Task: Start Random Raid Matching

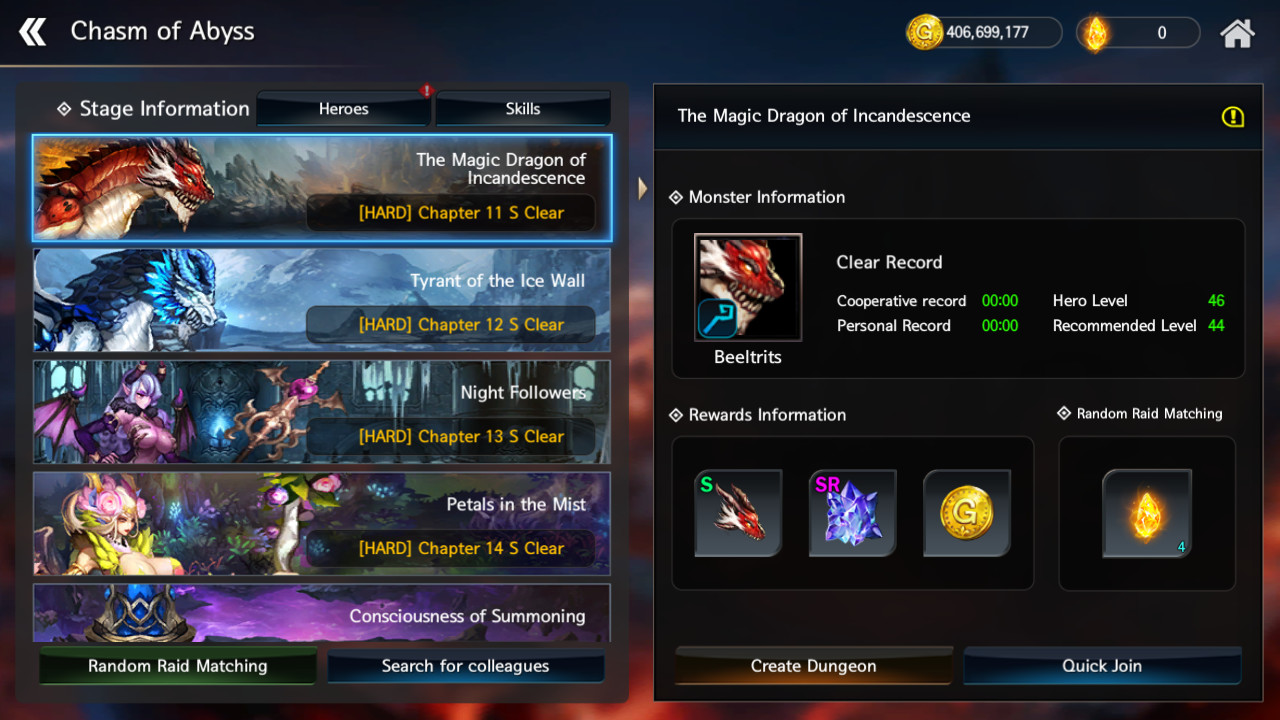Action: coord(177,665)
